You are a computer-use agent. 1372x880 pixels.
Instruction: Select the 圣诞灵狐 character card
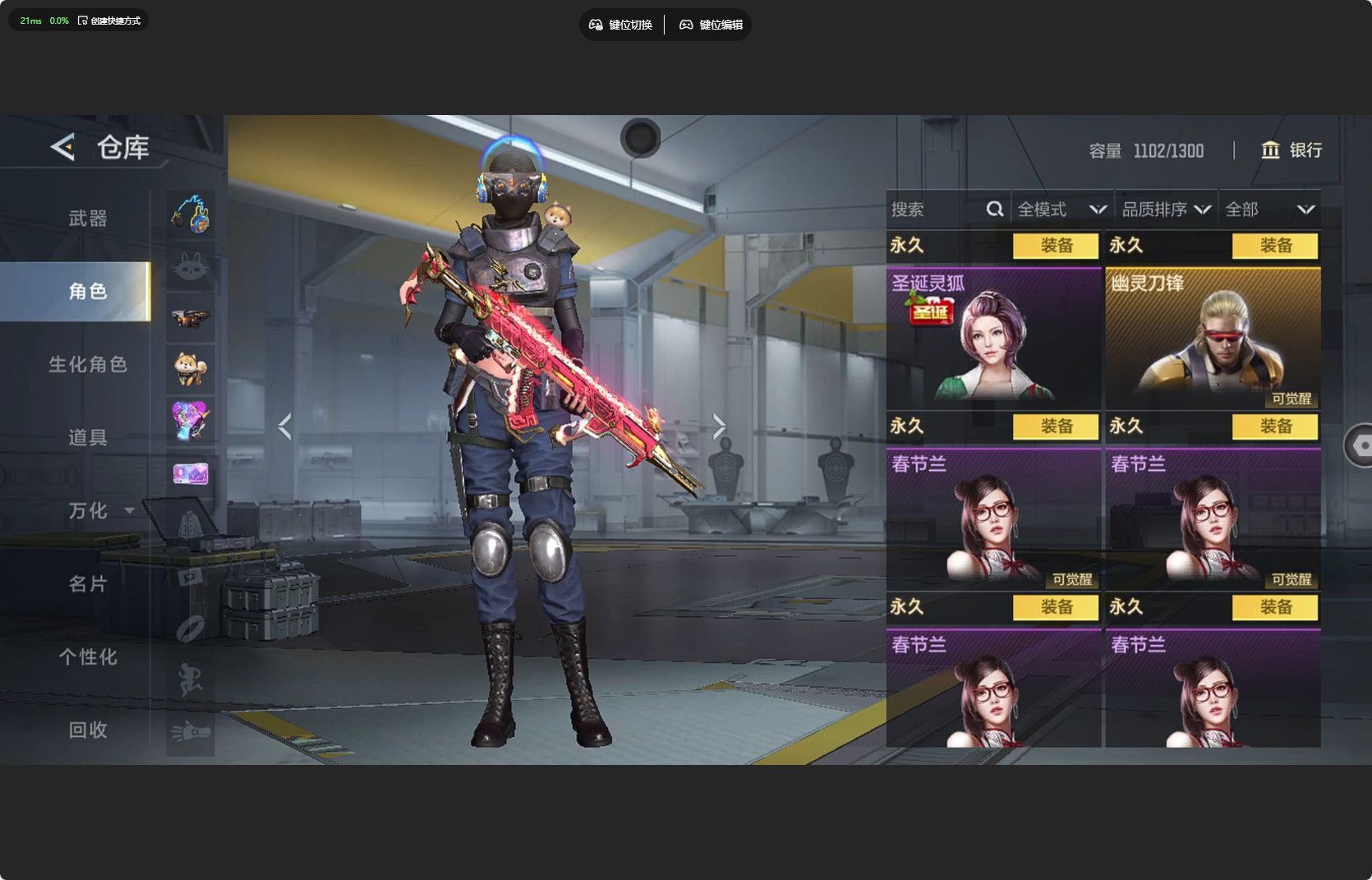[x=993, y=338]
